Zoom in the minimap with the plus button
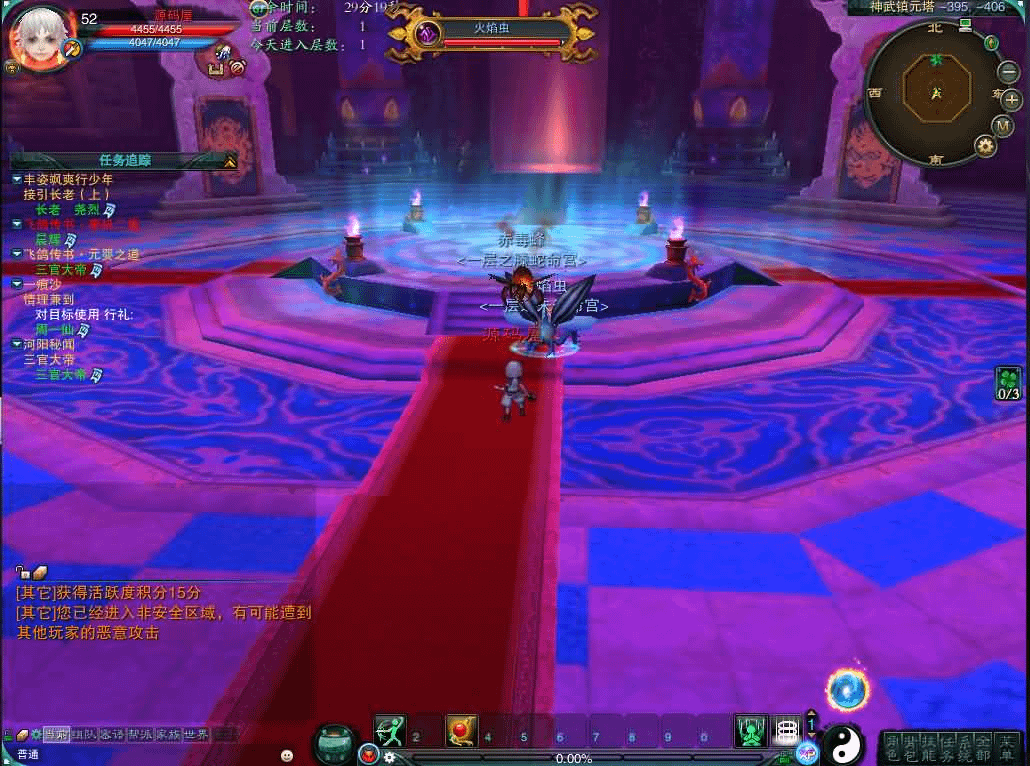The width and height of the screenshot is (1030, 766). 1011,99
